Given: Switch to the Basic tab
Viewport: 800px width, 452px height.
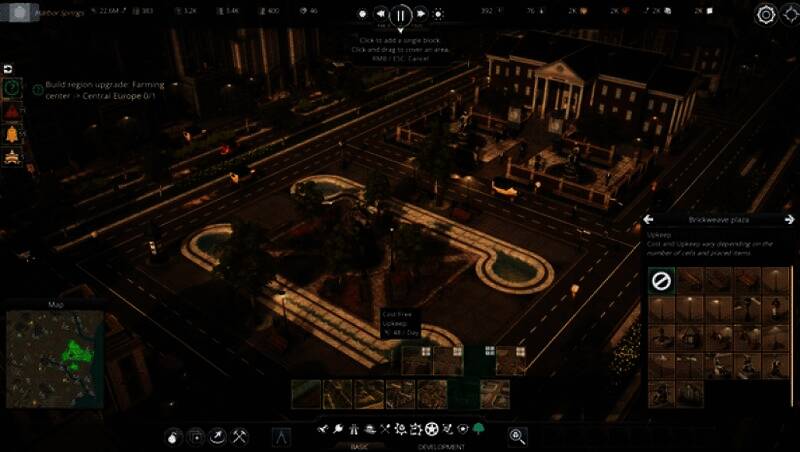Looking at the screenshot, I should (x=359, y=446).
